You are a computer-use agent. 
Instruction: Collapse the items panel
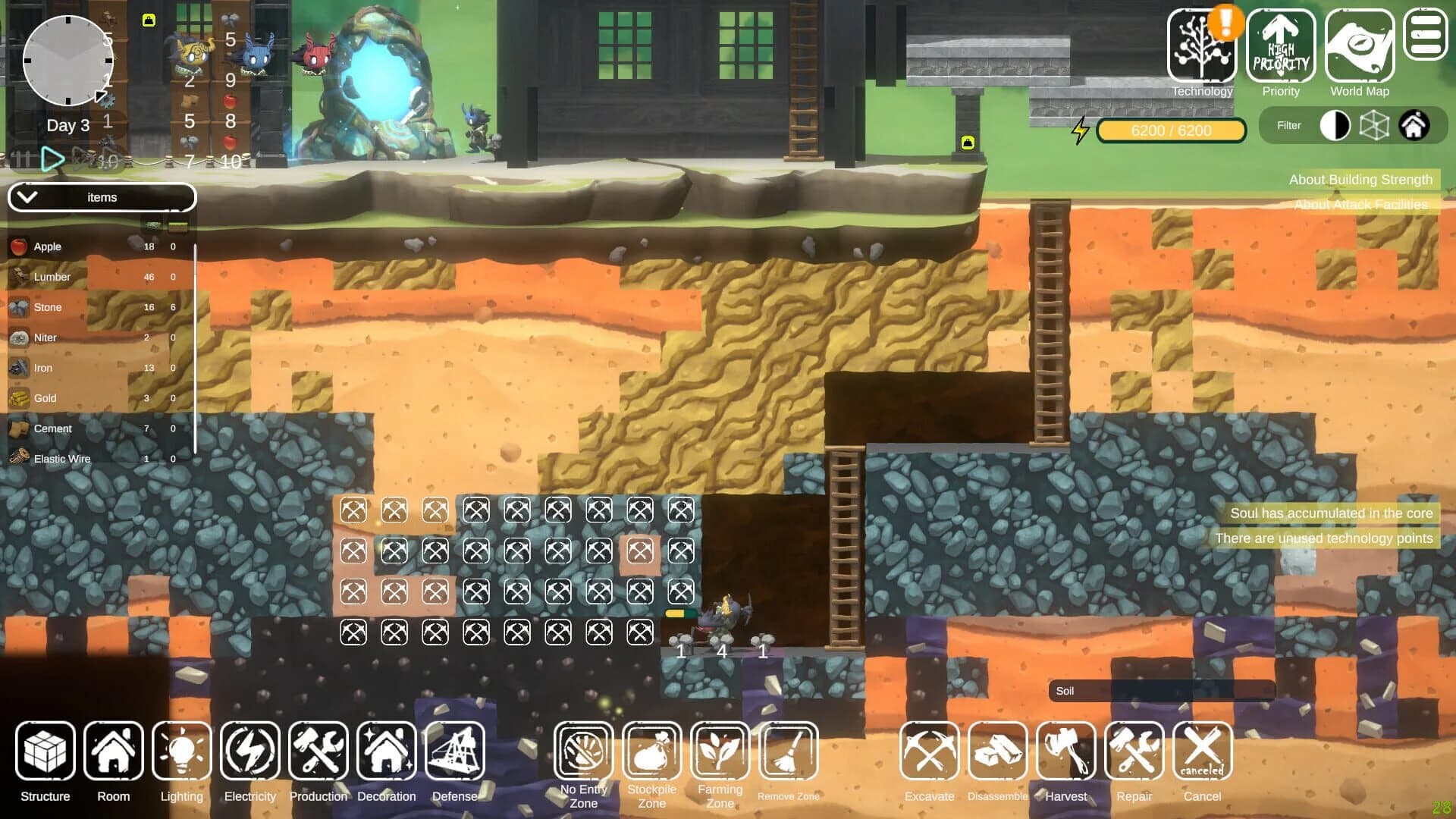pyautogui.click(x=29, y=196)
